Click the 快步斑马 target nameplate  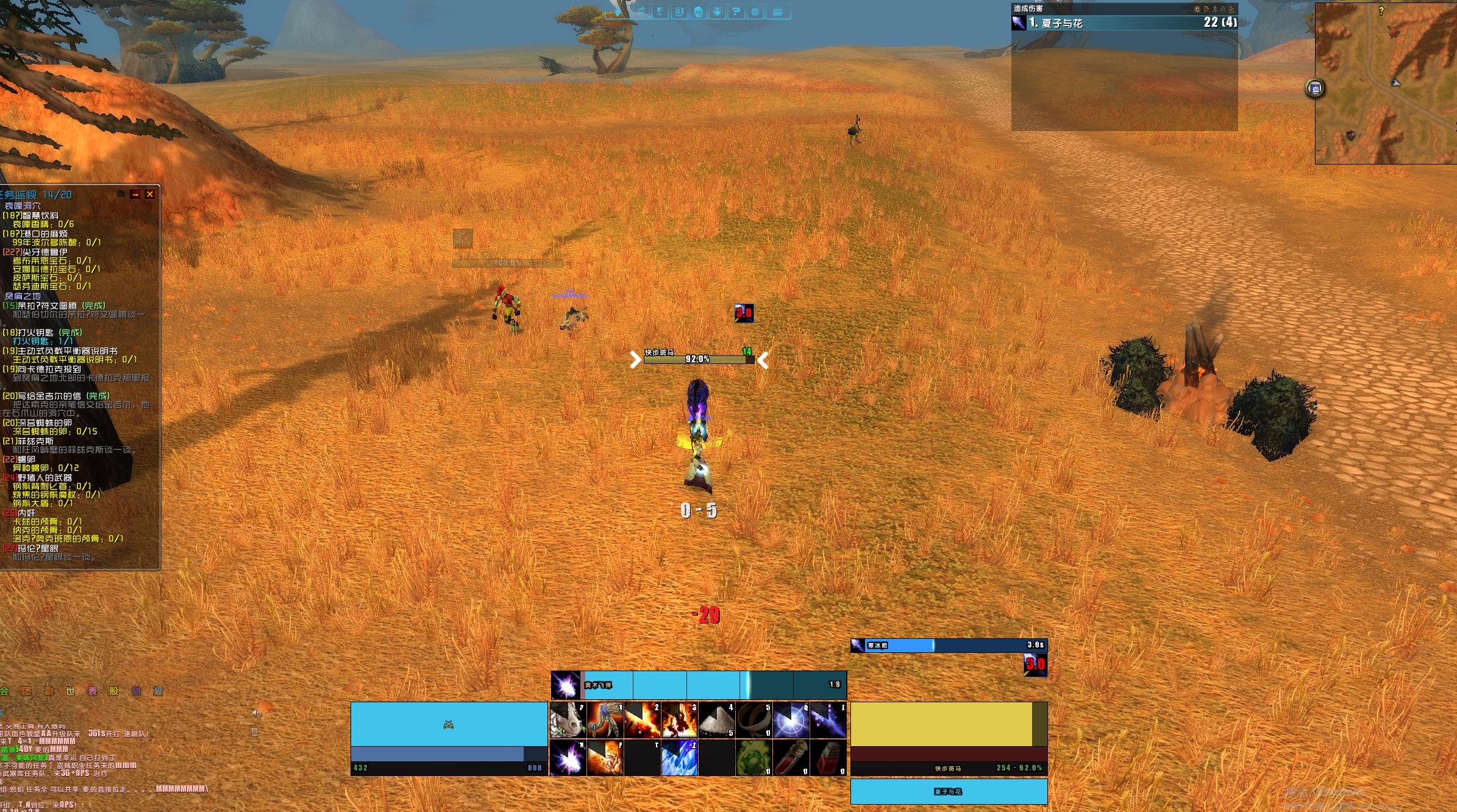[x=698, y=357]
